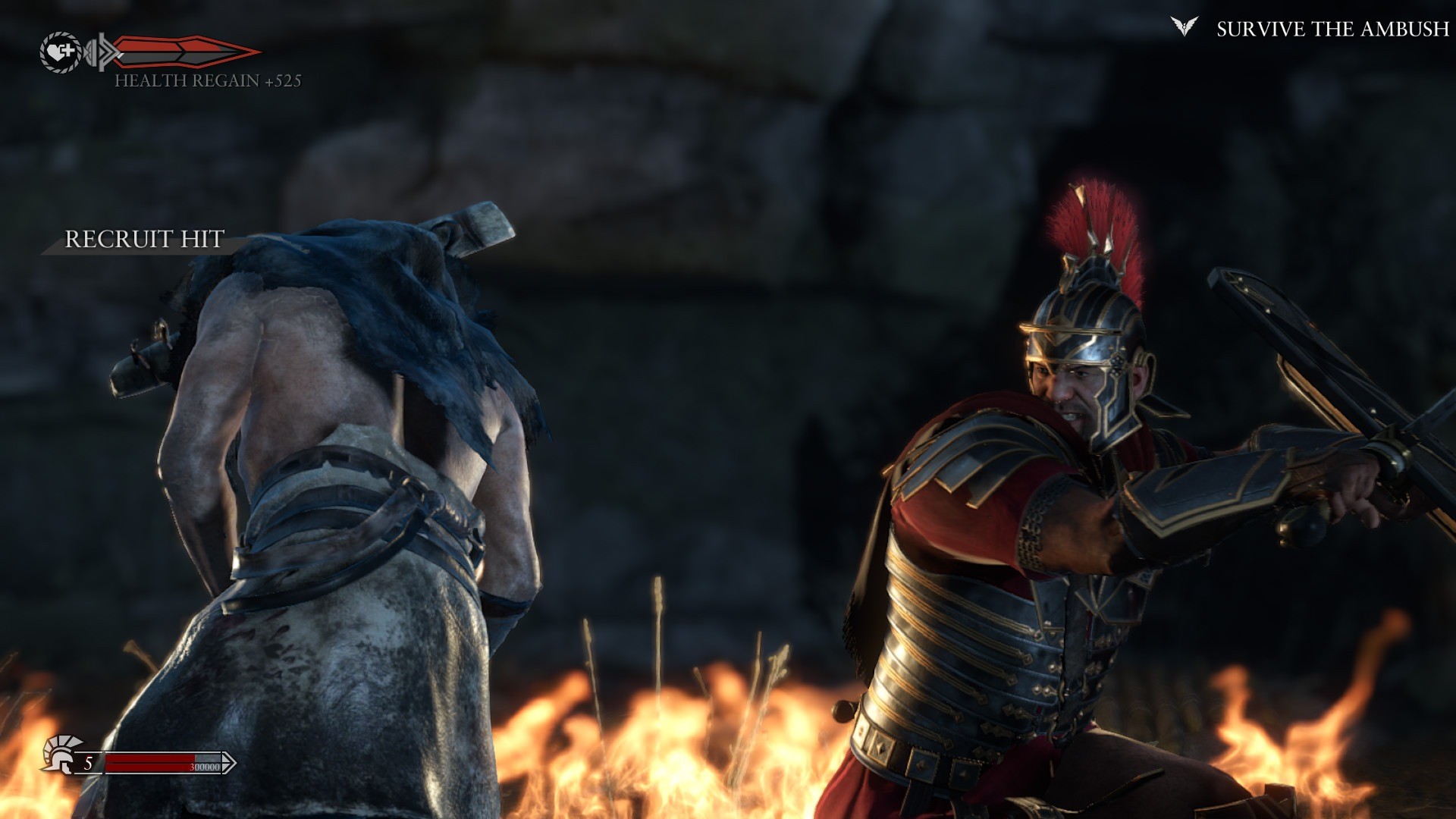
Task: Click the plus symbol inside the heart emblem
Action: coord(69,50)
